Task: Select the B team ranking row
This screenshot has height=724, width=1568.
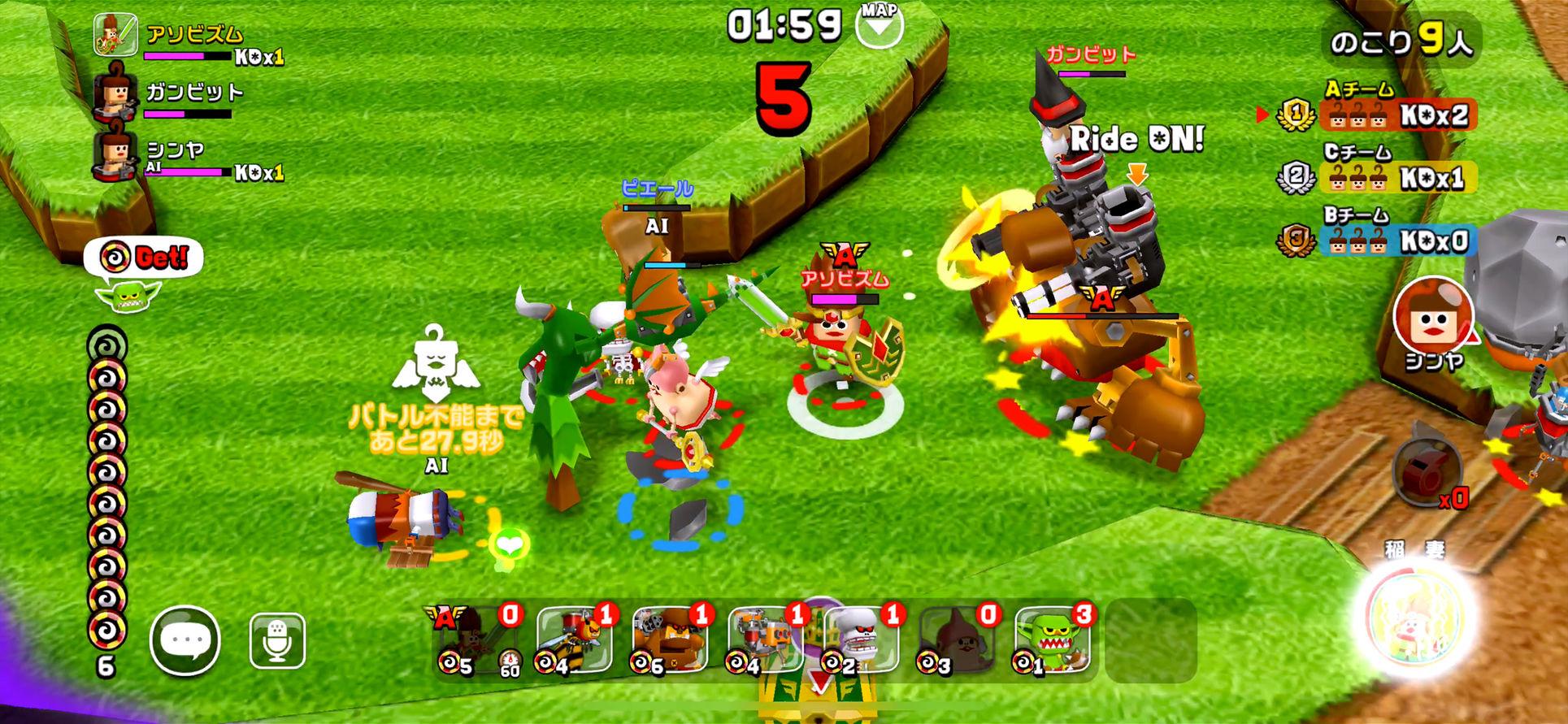Action: [x=1376, y=241]
